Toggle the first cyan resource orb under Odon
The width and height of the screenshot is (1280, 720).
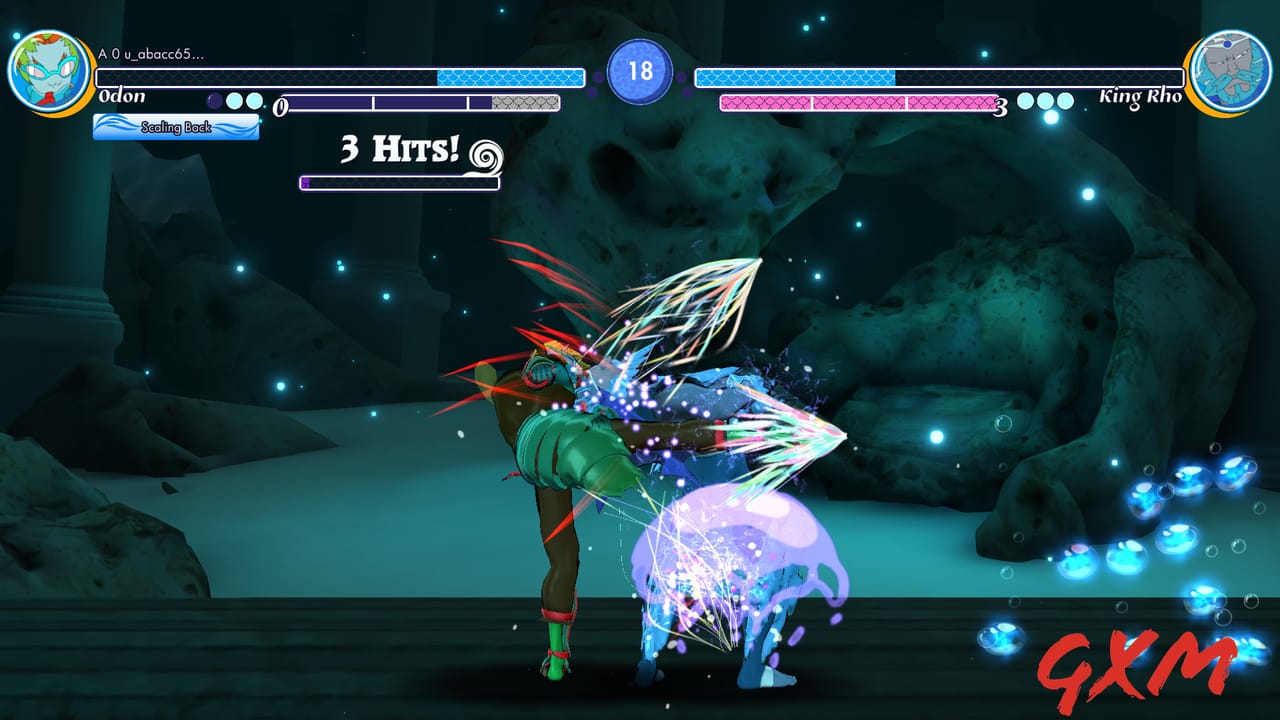[233, 100]
